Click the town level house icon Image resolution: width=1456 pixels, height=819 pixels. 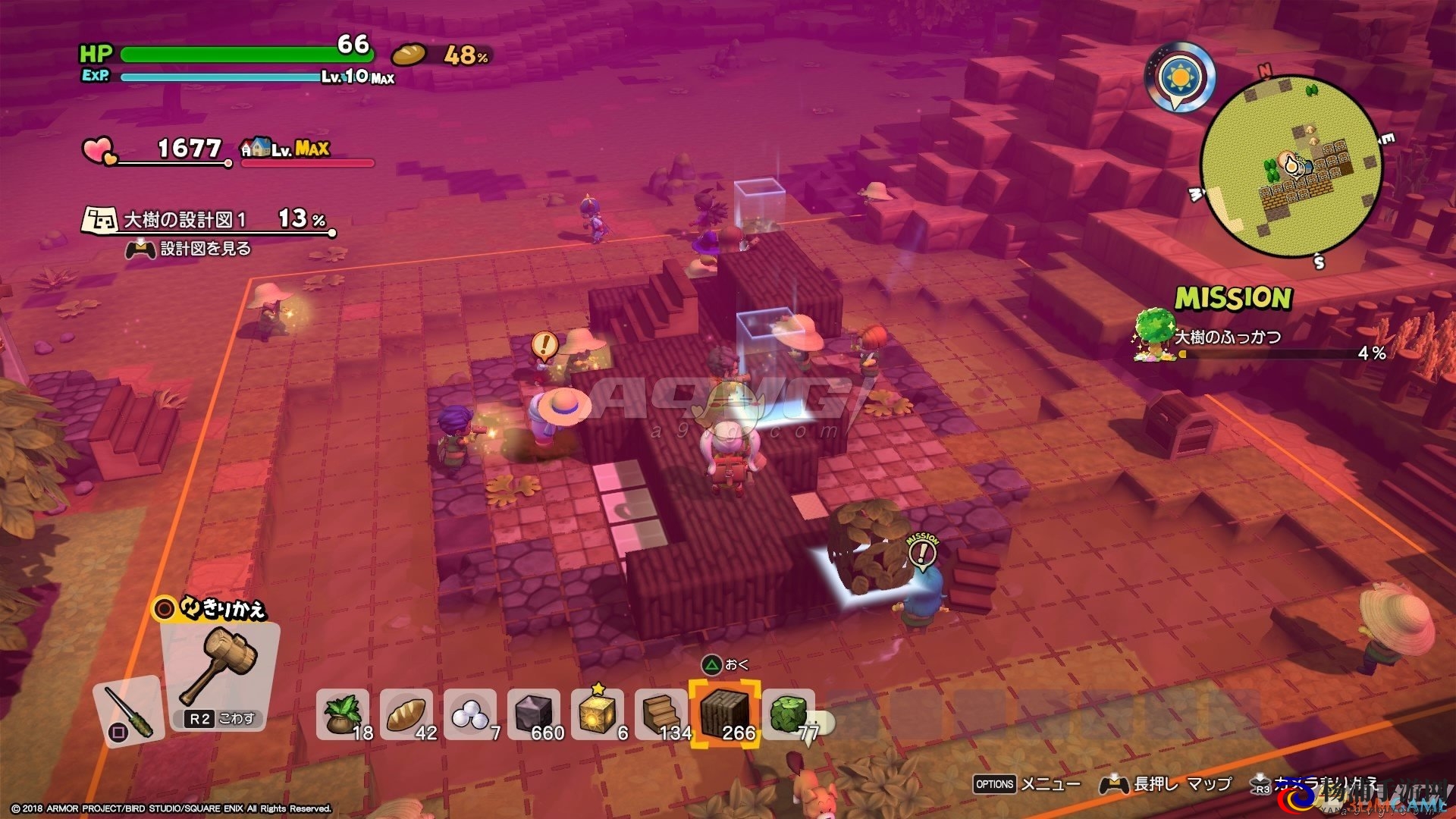coord(257,147)
